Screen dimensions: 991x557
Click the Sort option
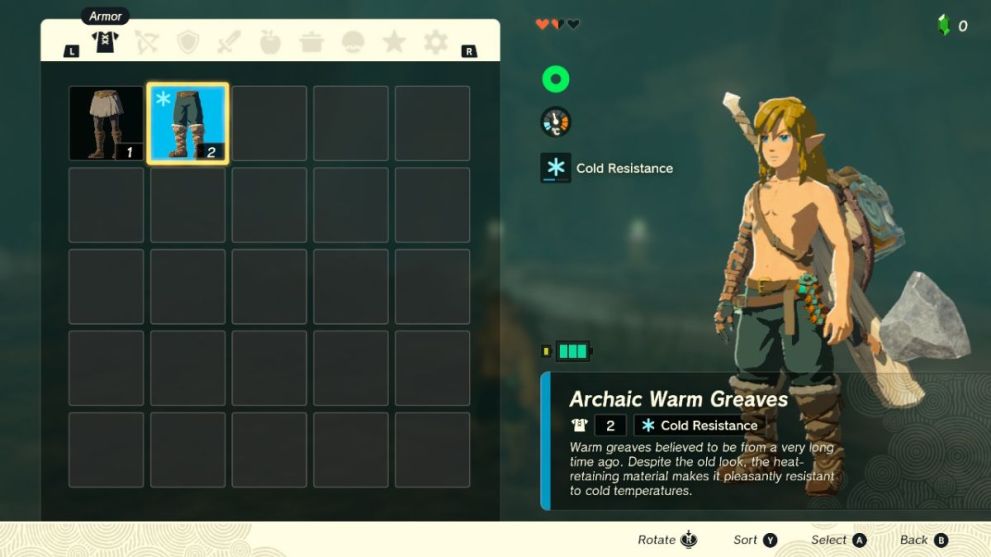(x=755, y=540)
